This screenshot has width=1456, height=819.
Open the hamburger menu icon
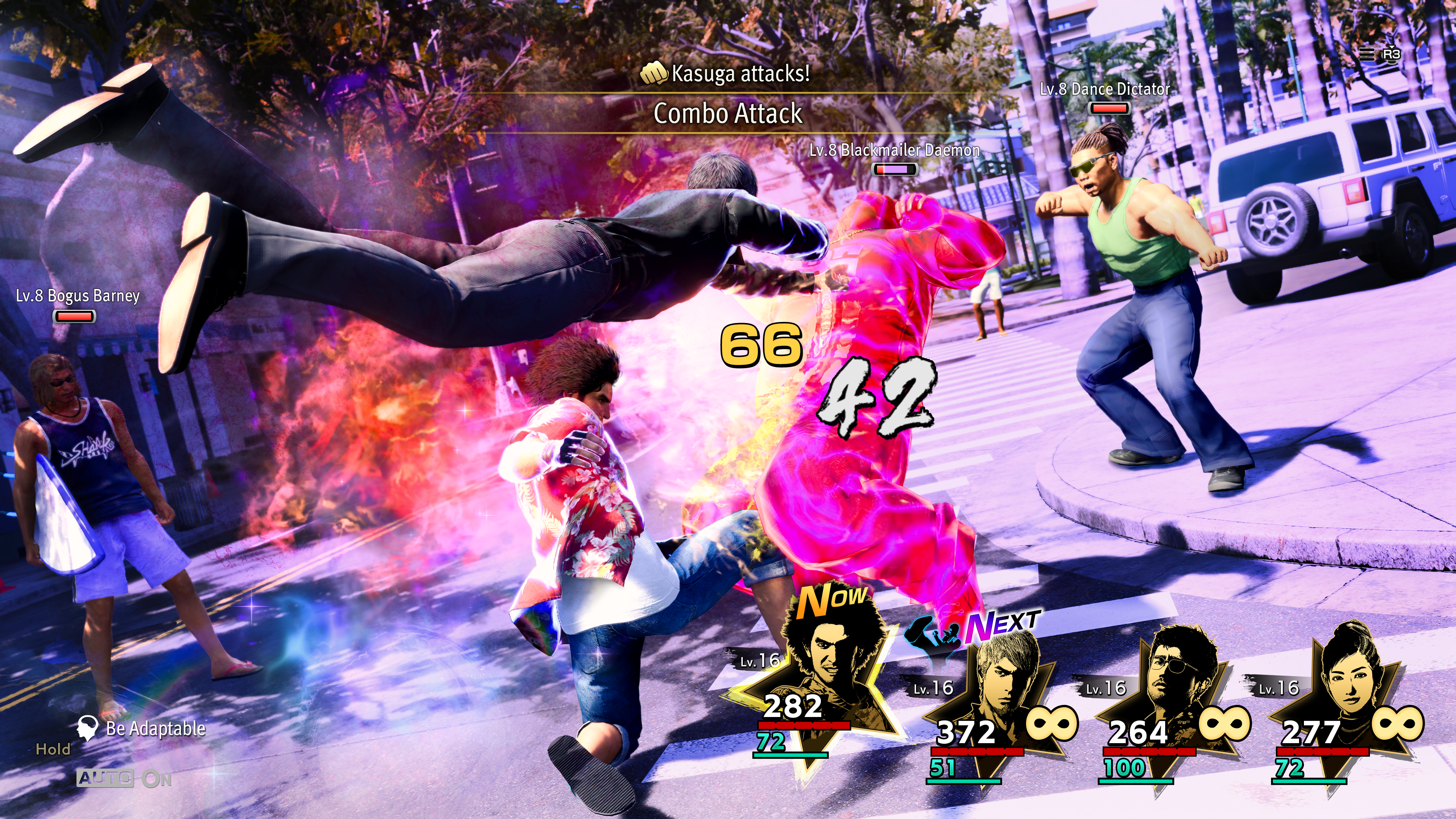[x=1366, y=54]
